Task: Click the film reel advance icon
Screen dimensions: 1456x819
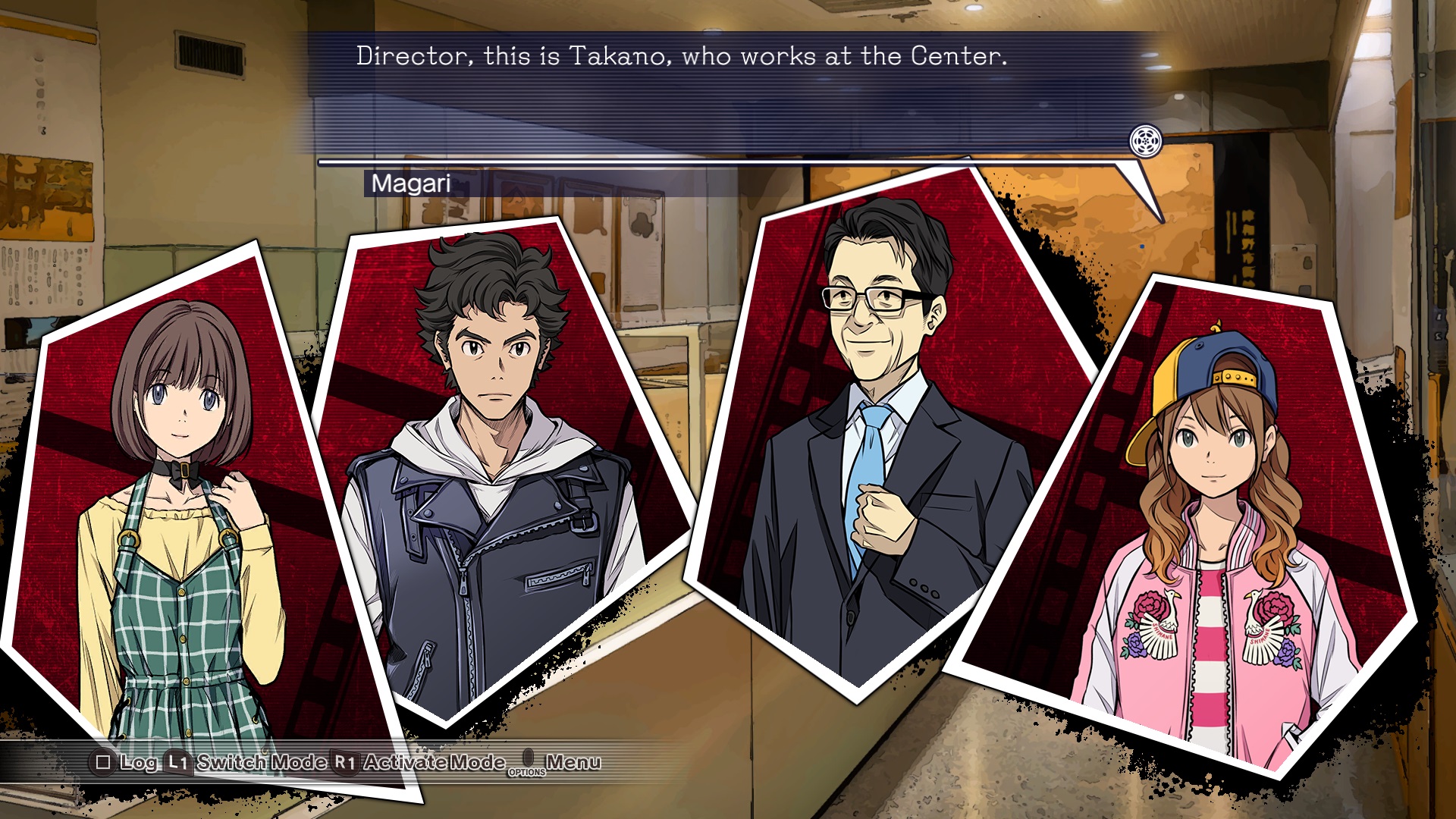Action: [1145, 141]
